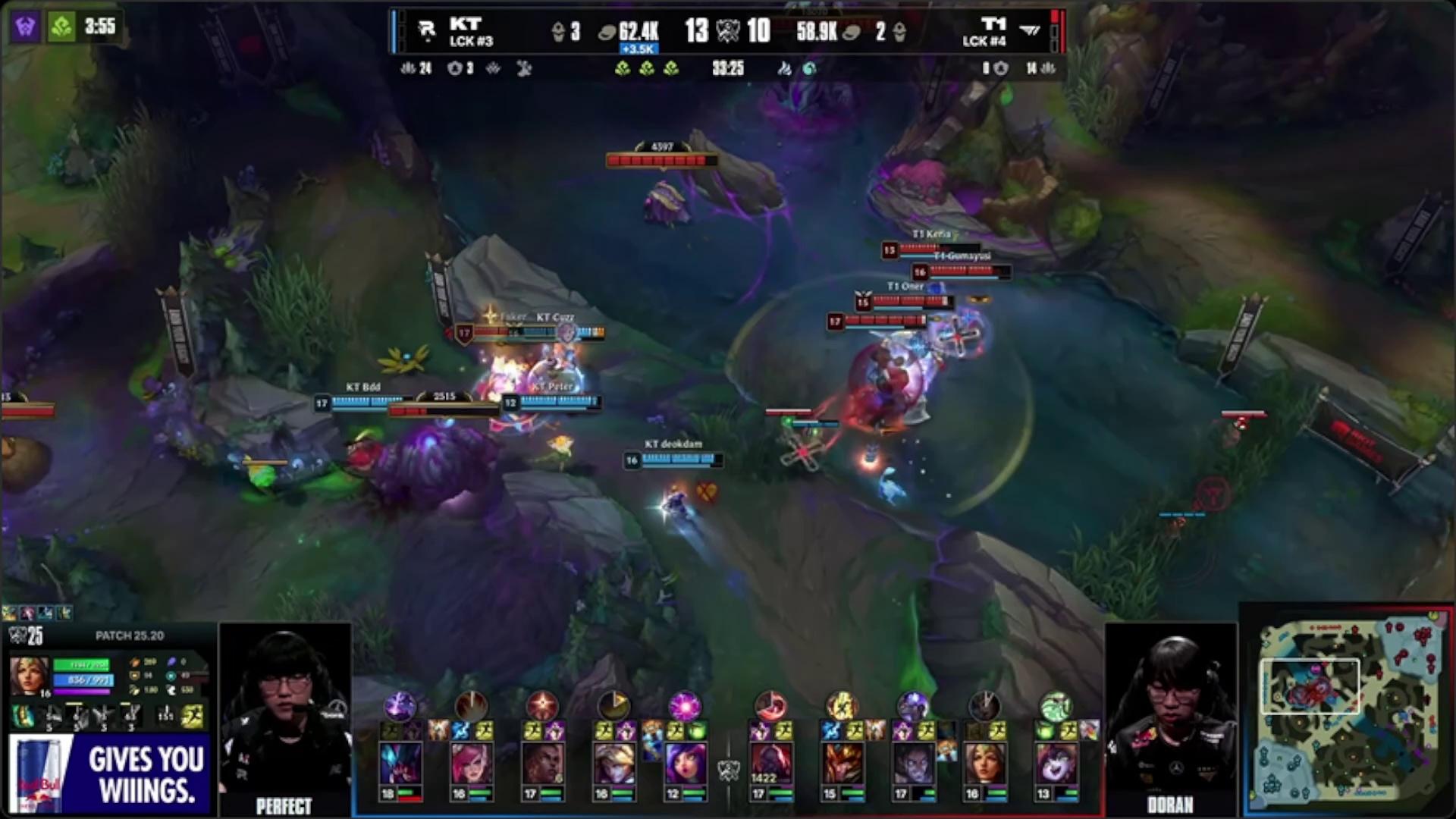
Task: Click the KT team logo in scoreboard
Action: coord(427,30)
